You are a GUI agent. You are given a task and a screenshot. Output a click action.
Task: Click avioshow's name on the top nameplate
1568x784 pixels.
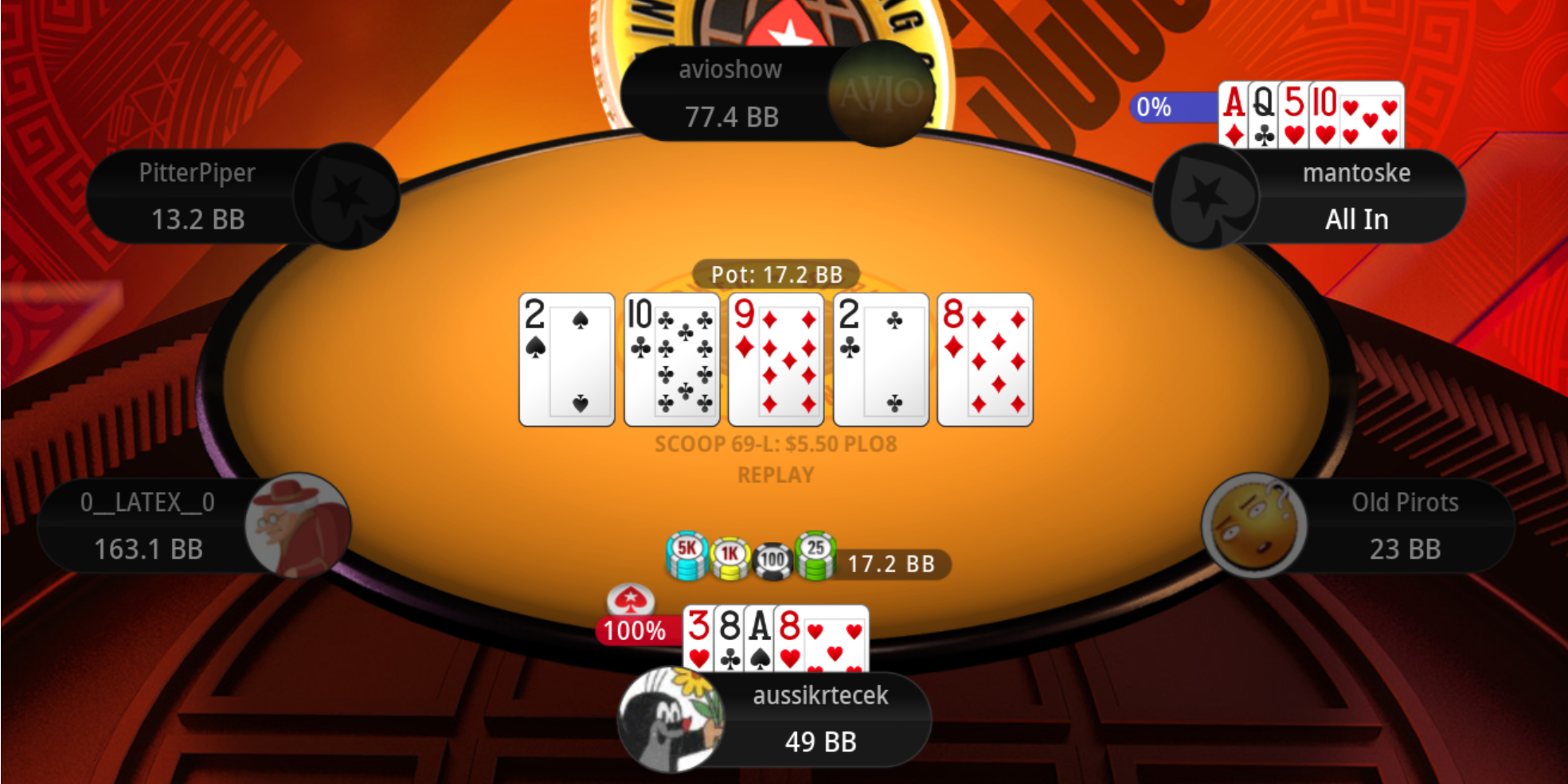730,69
